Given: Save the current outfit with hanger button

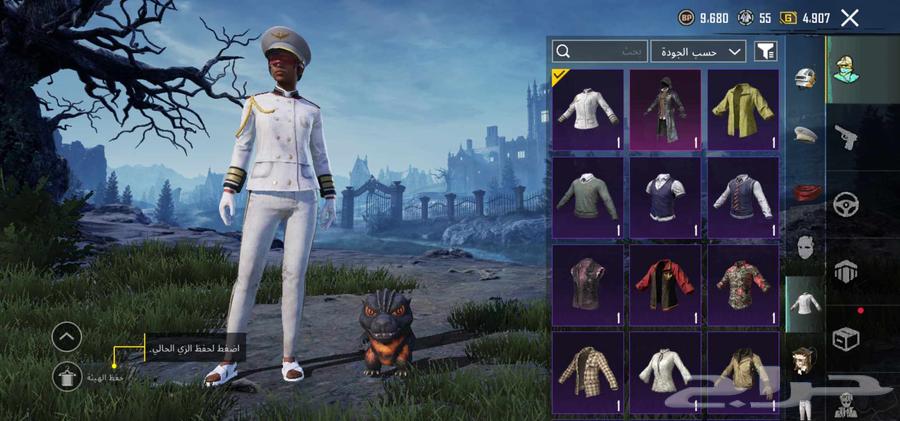Looking at the screenshot, I should pyautogui.click(x=67, y=376).
